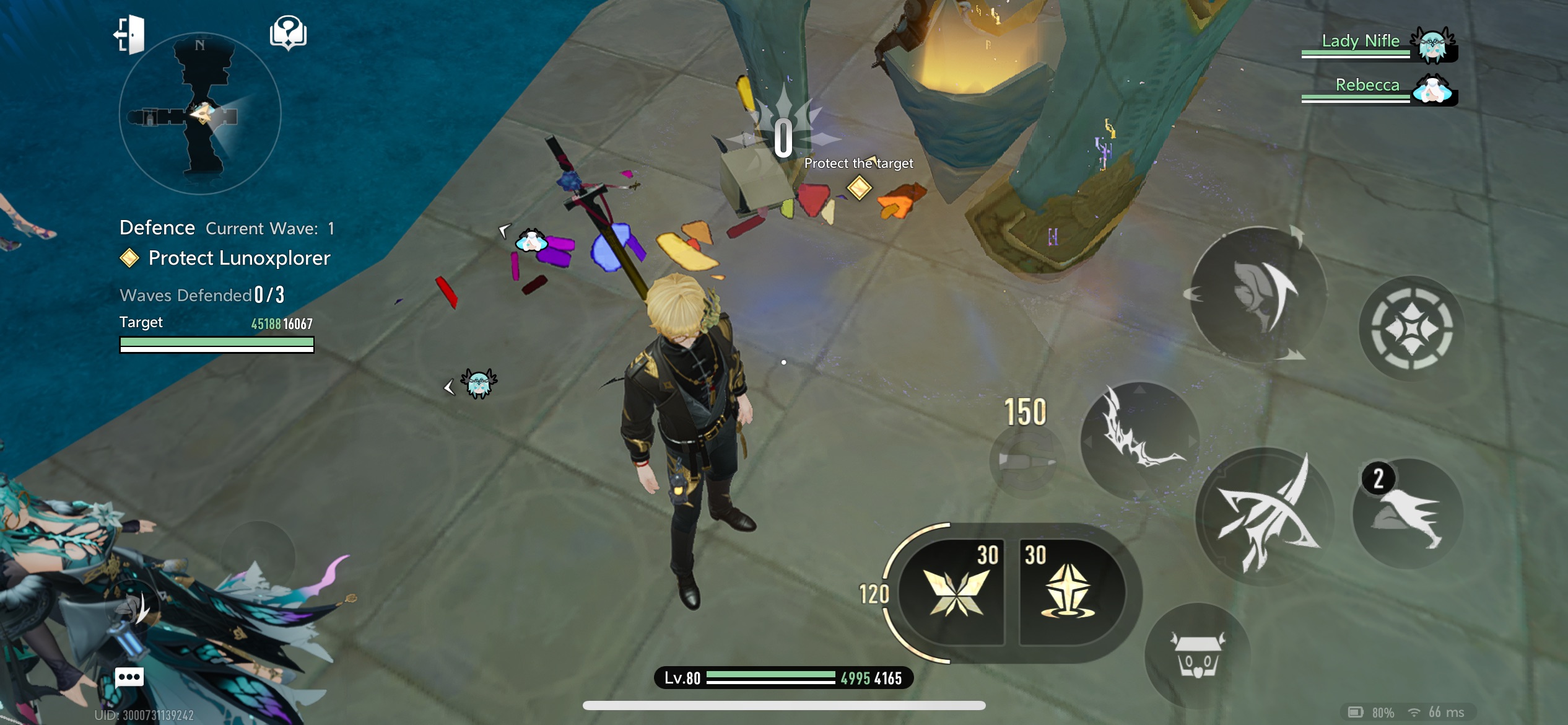Open the help guide book icon
Image resolution: width=1568 pixels, height=725 pixels.
(x=288, y=32)
